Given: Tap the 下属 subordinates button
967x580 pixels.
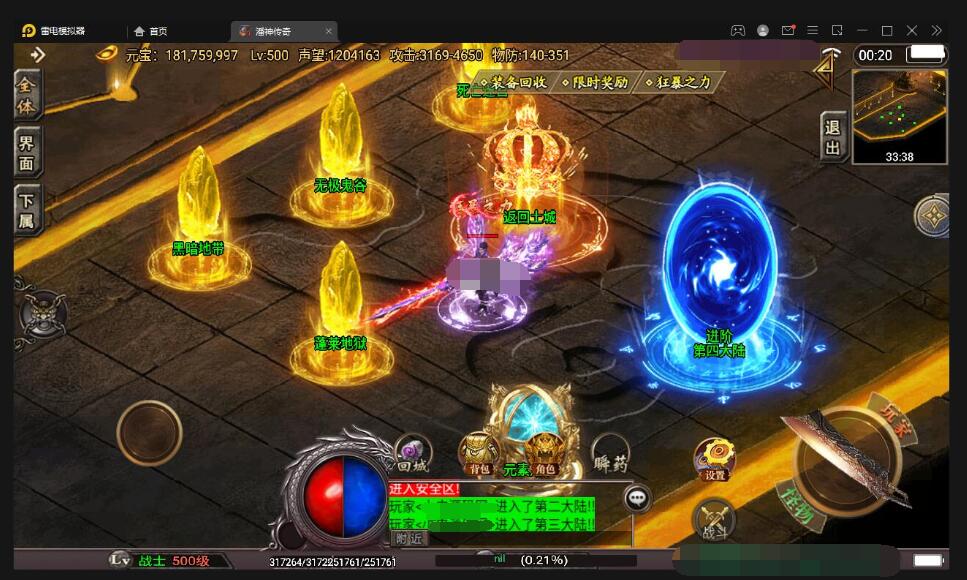Looking at the screenshot, I should (27, 210).
